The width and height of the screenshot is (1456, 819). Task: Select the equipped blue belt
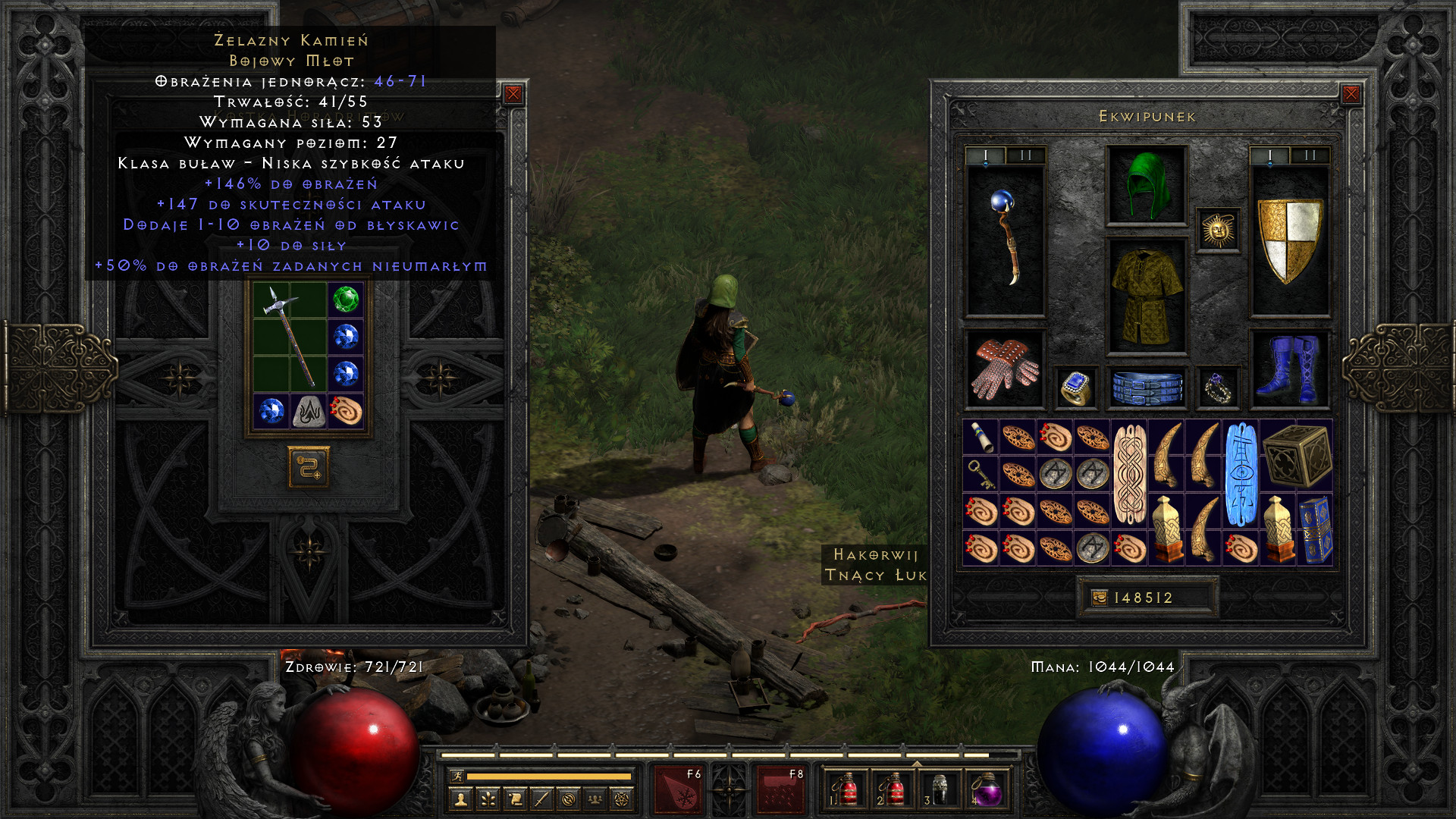pyautogui.click(x=1147, y=388)
